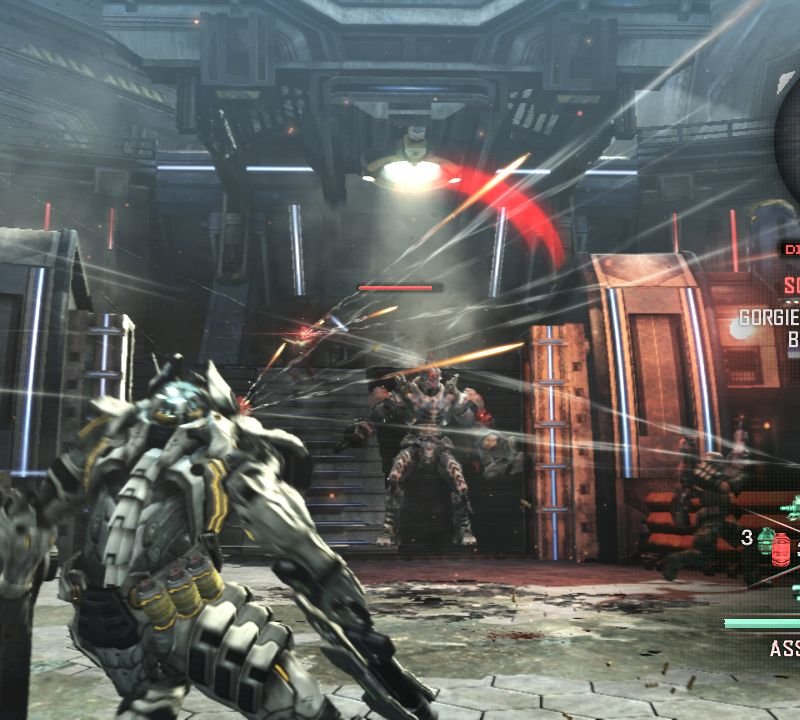800x720 pixels.
Task: Choose the green weapon icon above the grenades
Action: tap(791, 507)
